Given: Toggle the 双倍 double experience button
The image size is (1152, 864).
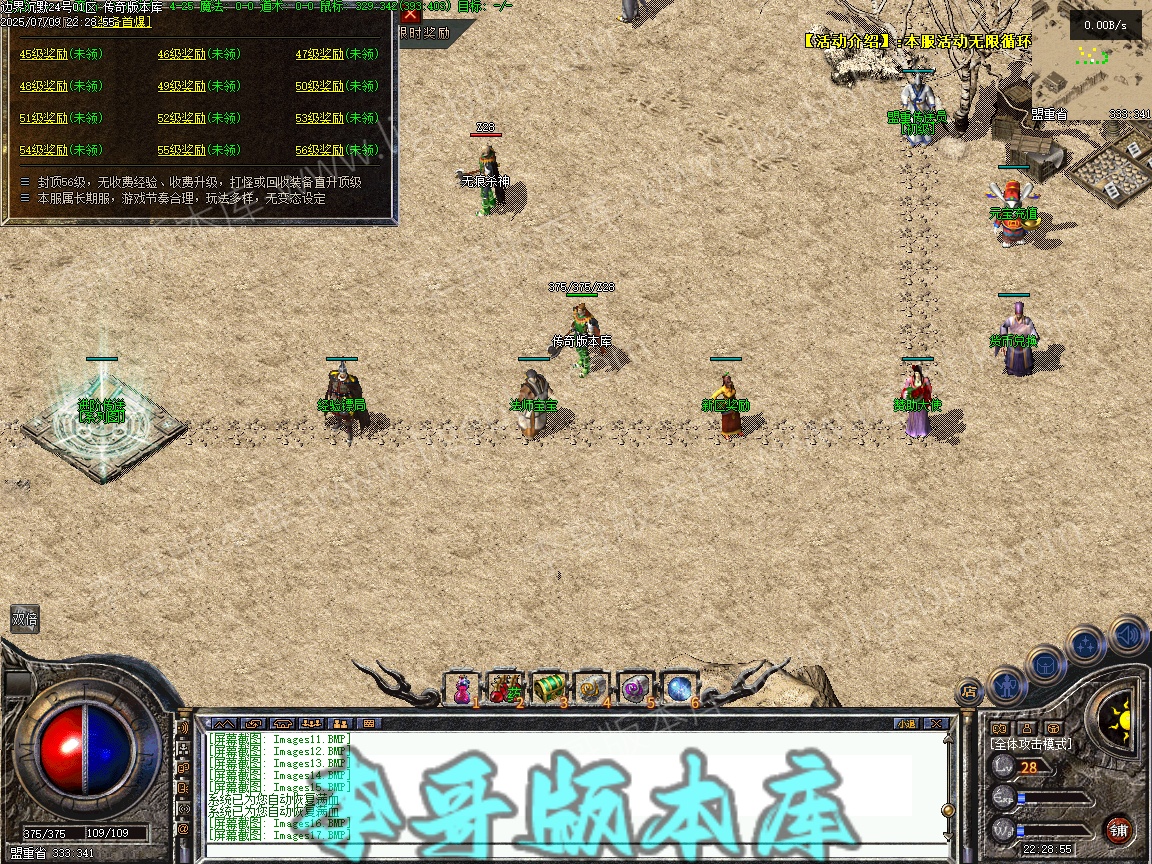Looking at the screenshot, I should coord(25,619).
